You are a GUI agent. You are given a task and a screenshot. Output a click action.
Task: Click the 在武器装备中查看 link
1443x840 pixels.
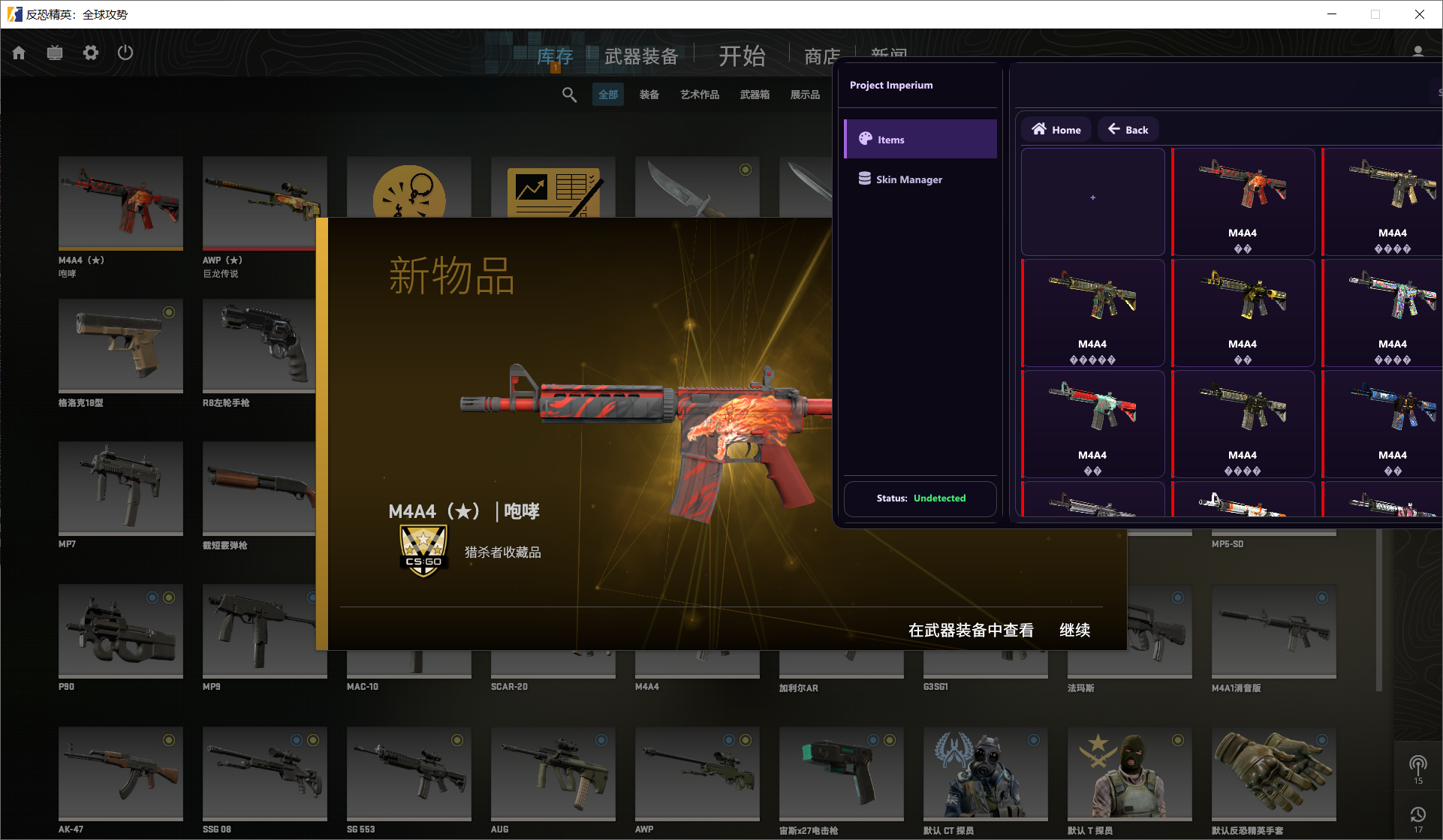[972, 630]
